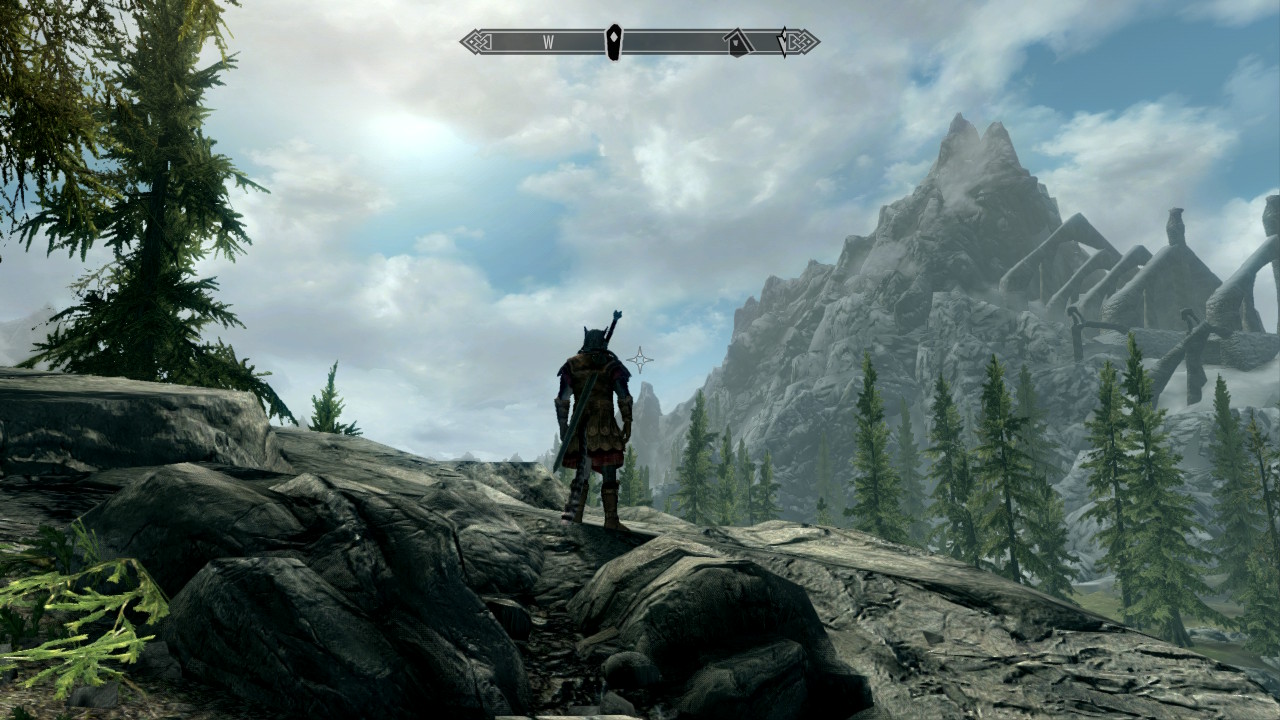
Task: Select the house-shaped location marker on the compass
Action: (738, 41)
